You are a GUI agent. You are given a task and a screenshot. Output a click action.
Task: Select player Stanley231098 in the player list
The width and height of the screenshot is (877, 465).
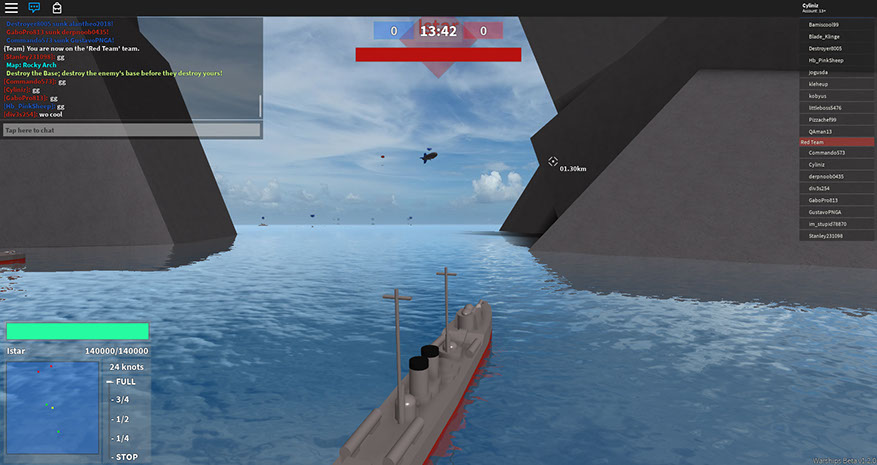[836, 236]
